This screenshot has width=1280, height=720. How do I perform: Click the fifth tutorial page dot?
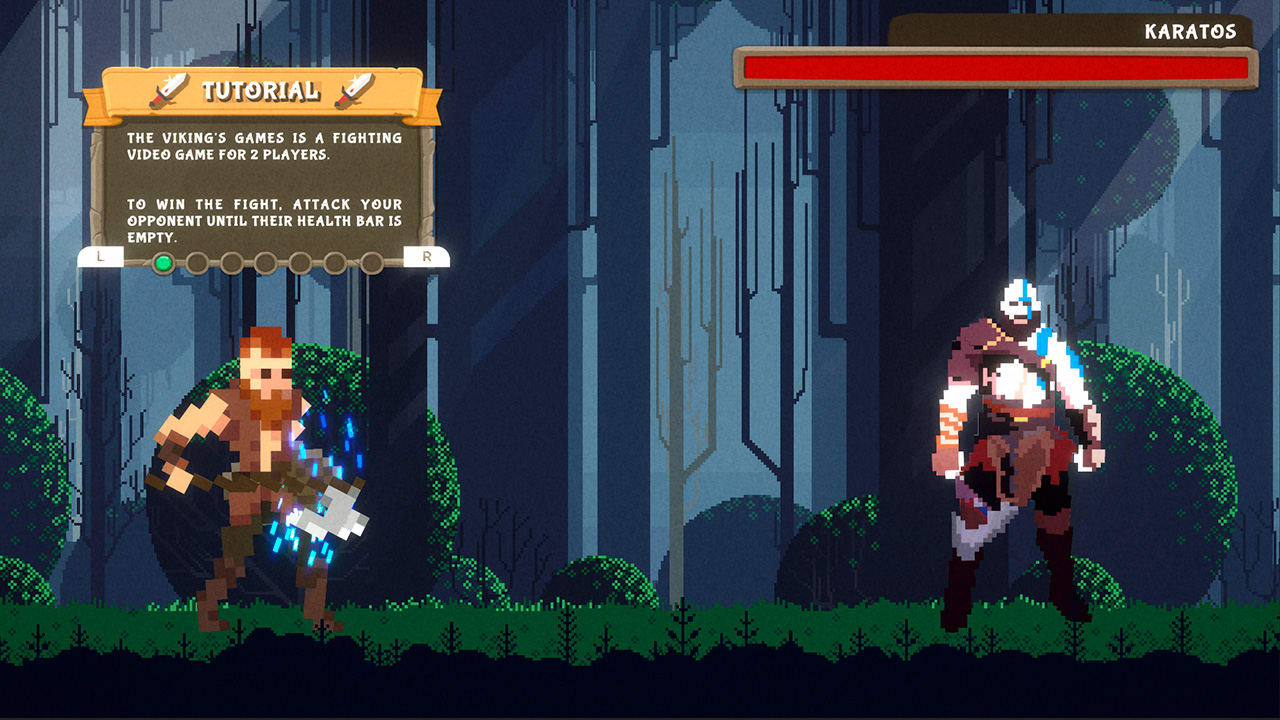300,263
